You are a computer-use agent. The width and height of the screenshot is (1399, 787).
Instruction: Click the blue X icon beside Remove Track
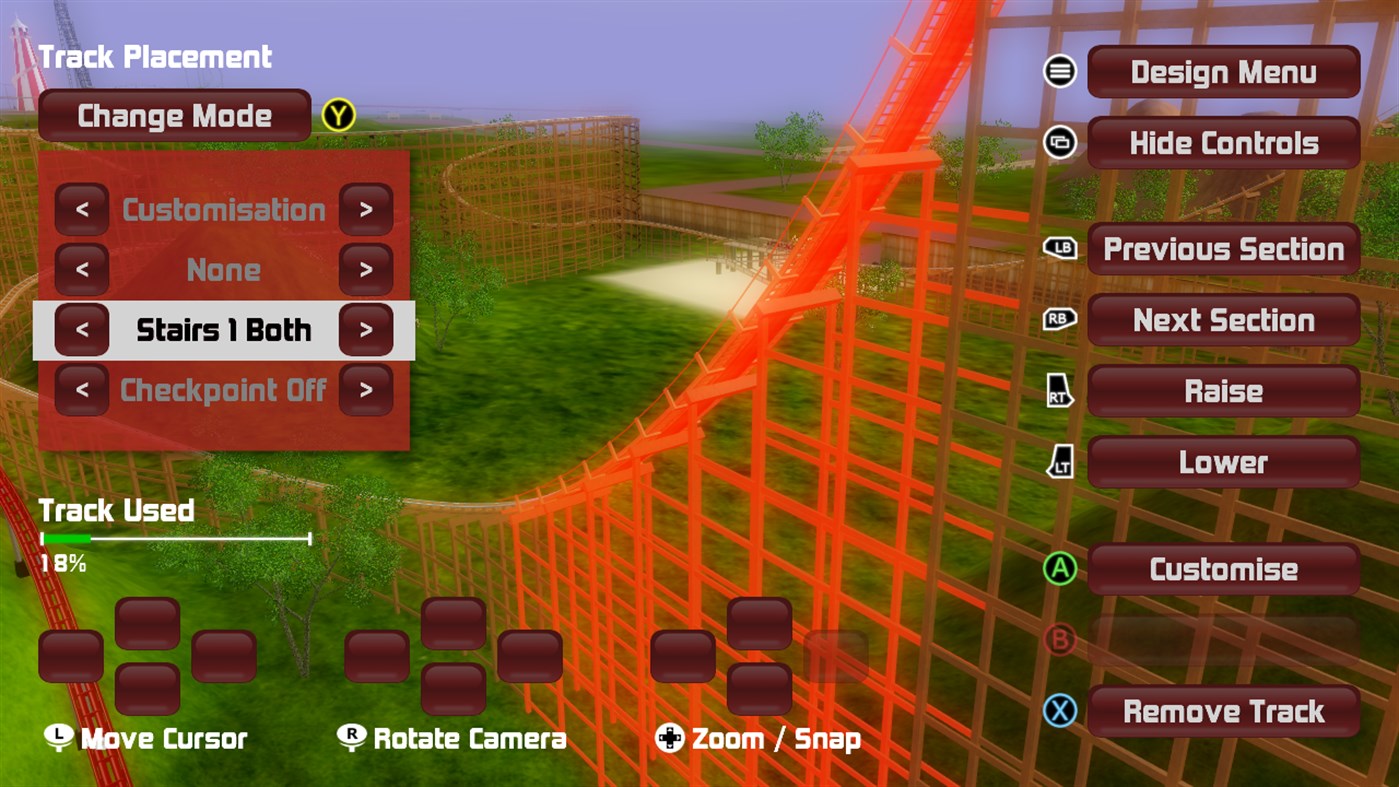pyautogui.click(x=1059, y=711)
